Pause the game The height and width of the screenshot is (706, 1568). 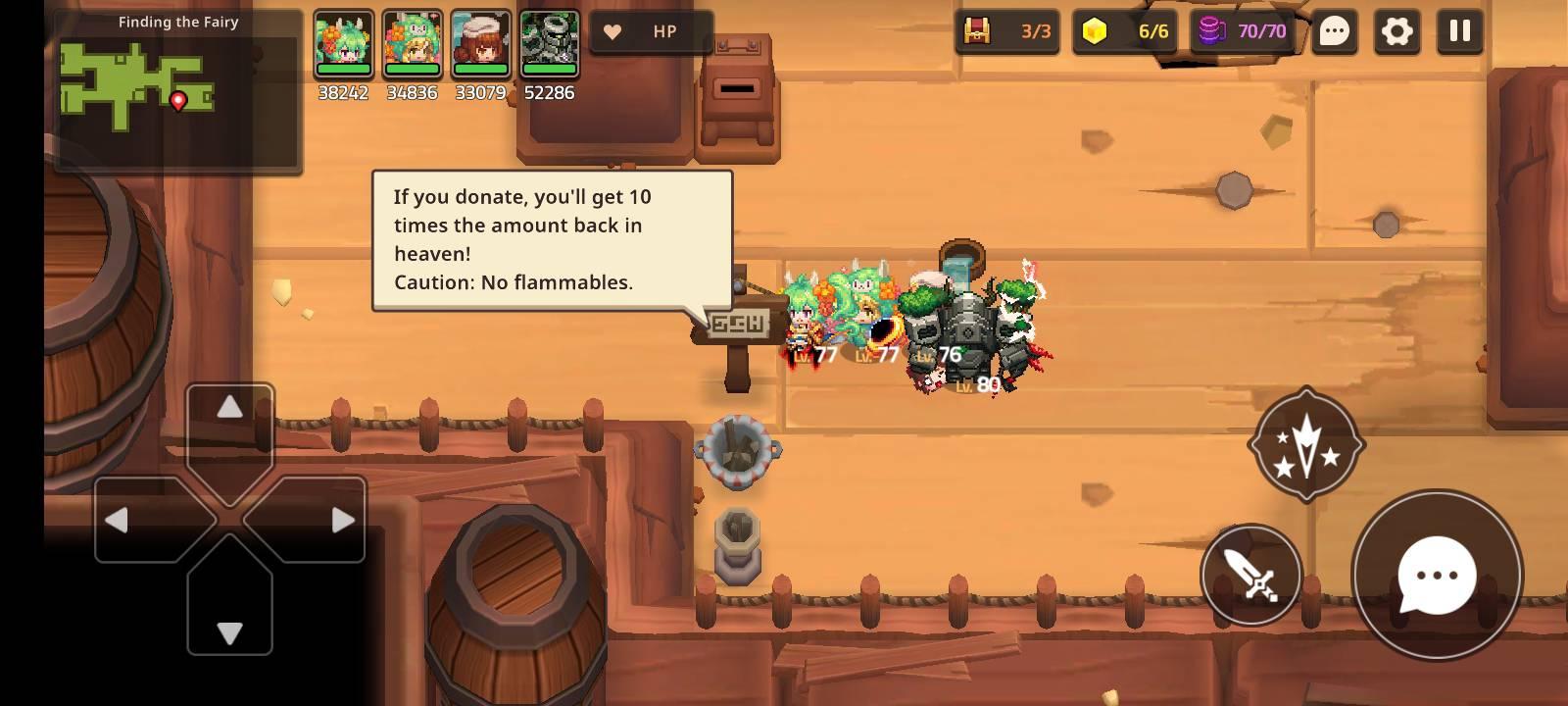[x=1459, y=31]
